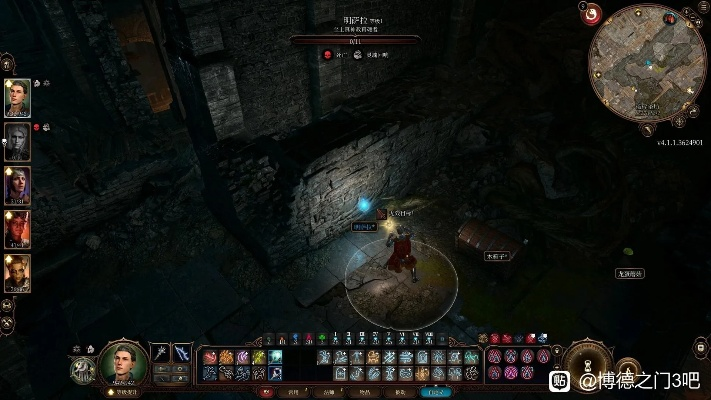Select the third party portrait with purple skin

click(x=17, y=185)
